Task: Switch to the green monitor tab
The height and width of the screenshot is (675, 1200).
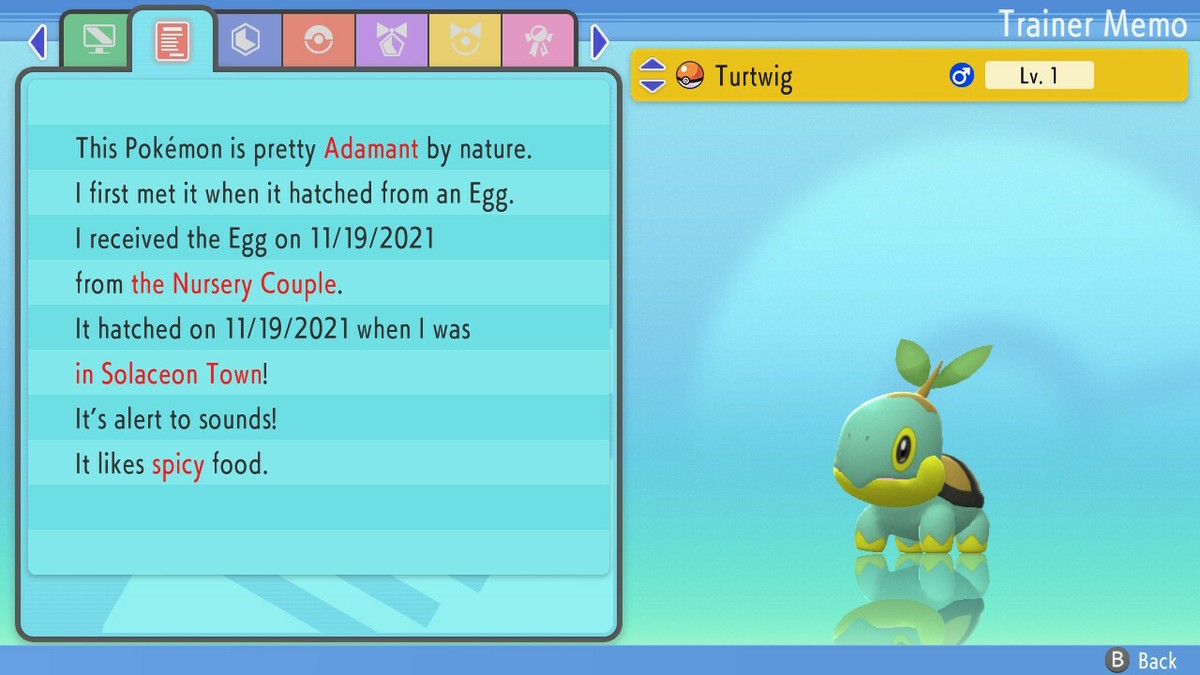Action: click(x=98, y=40)
